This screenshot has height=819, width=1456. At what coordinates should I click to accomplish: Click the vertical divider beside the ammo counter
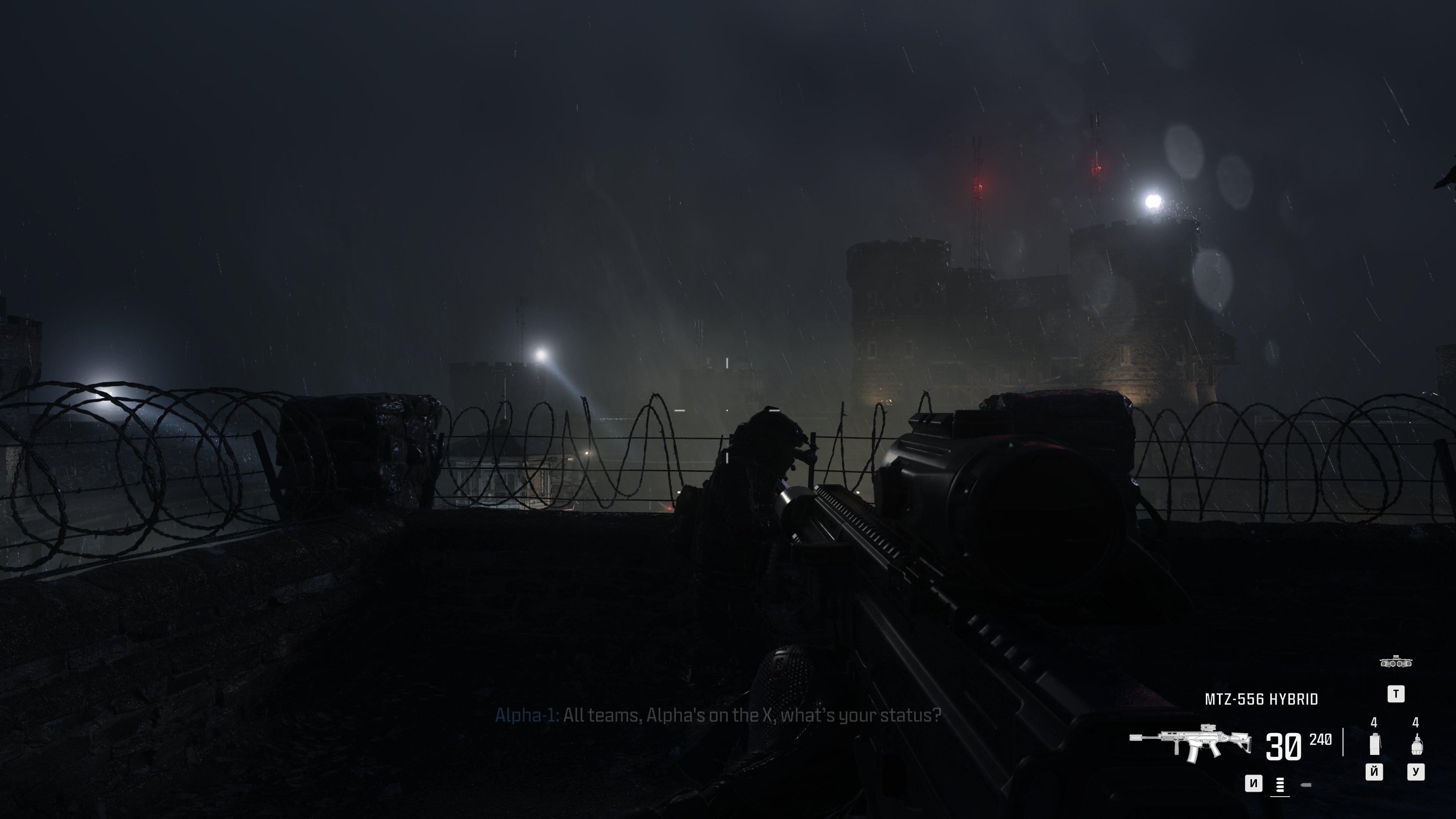click(x=1343, y=743)
